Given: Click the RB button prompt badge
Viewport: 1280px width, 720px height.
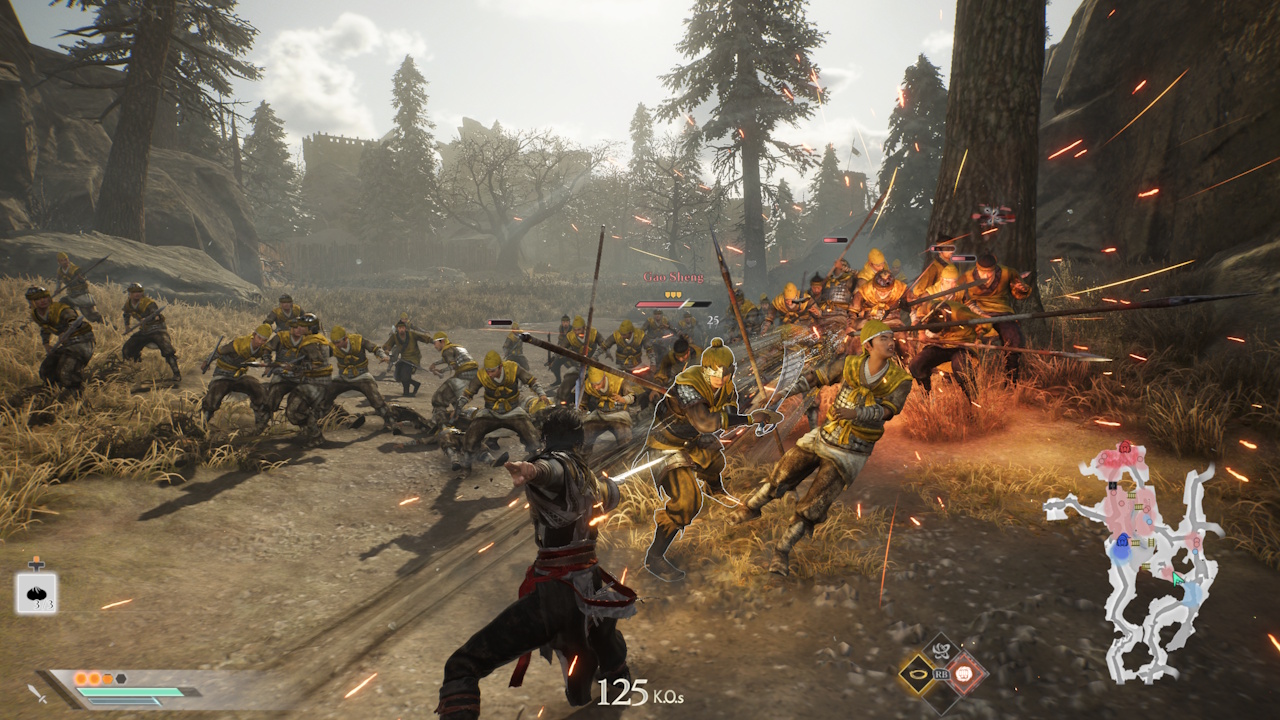Looking at the screenshot, I should (x=941, y=675).
